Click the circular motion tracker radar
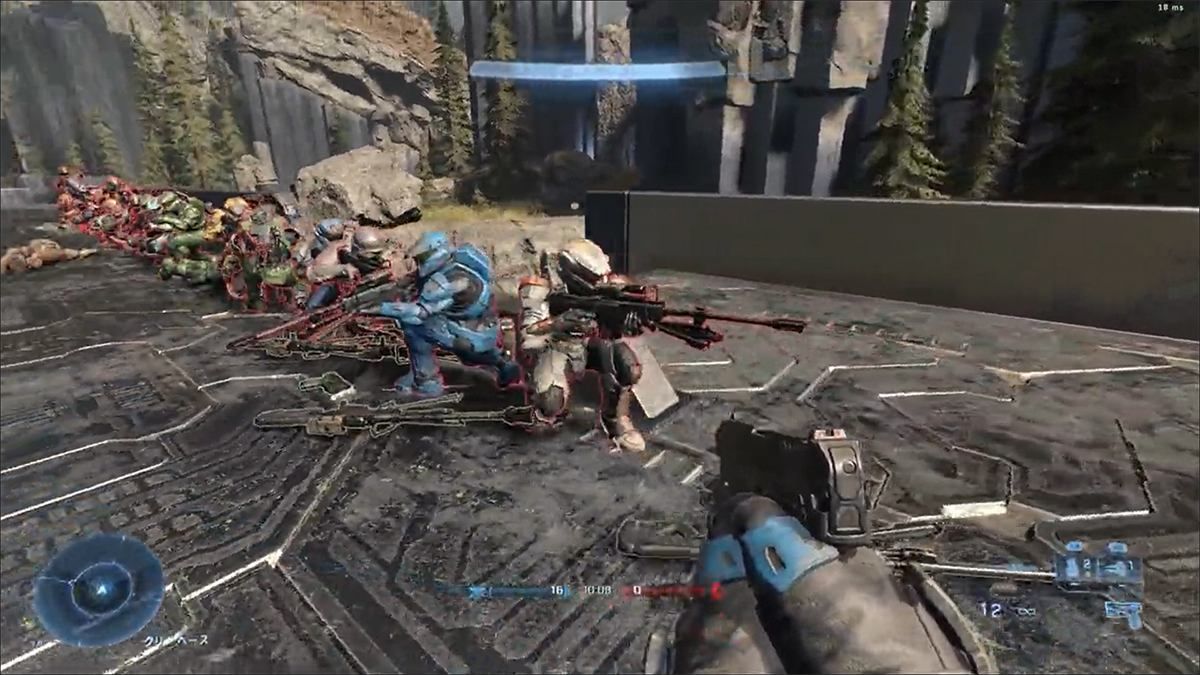 coord(99,590)
